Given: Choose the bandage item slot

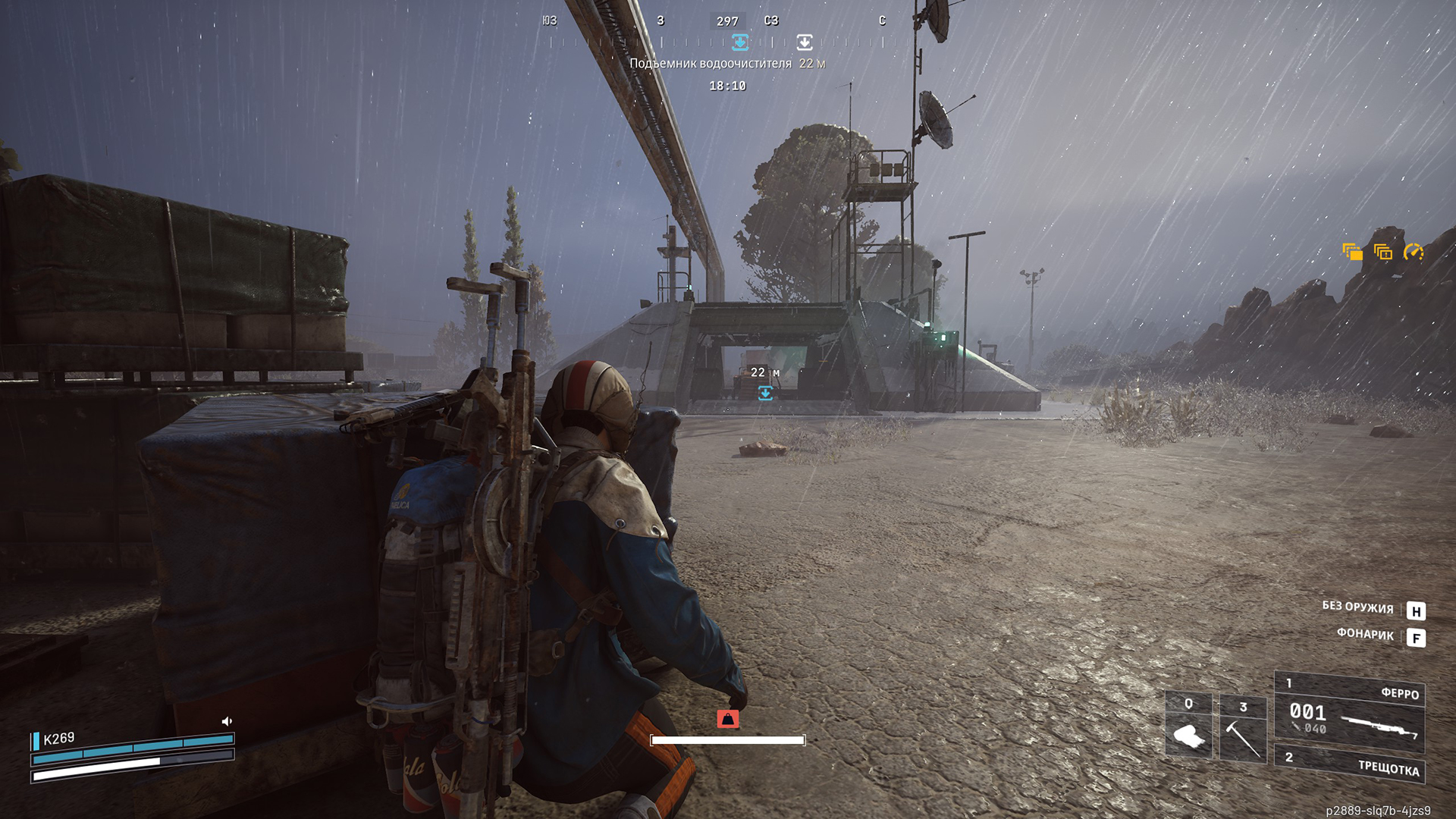Looking at the screenshot, I should [x=1188, y=728].
